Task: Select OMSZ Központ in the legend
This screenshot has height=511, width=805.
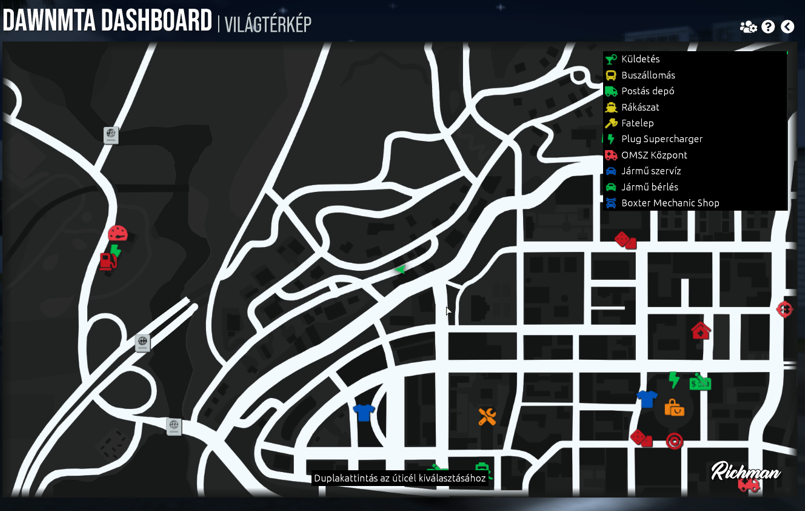Action: 654,155
